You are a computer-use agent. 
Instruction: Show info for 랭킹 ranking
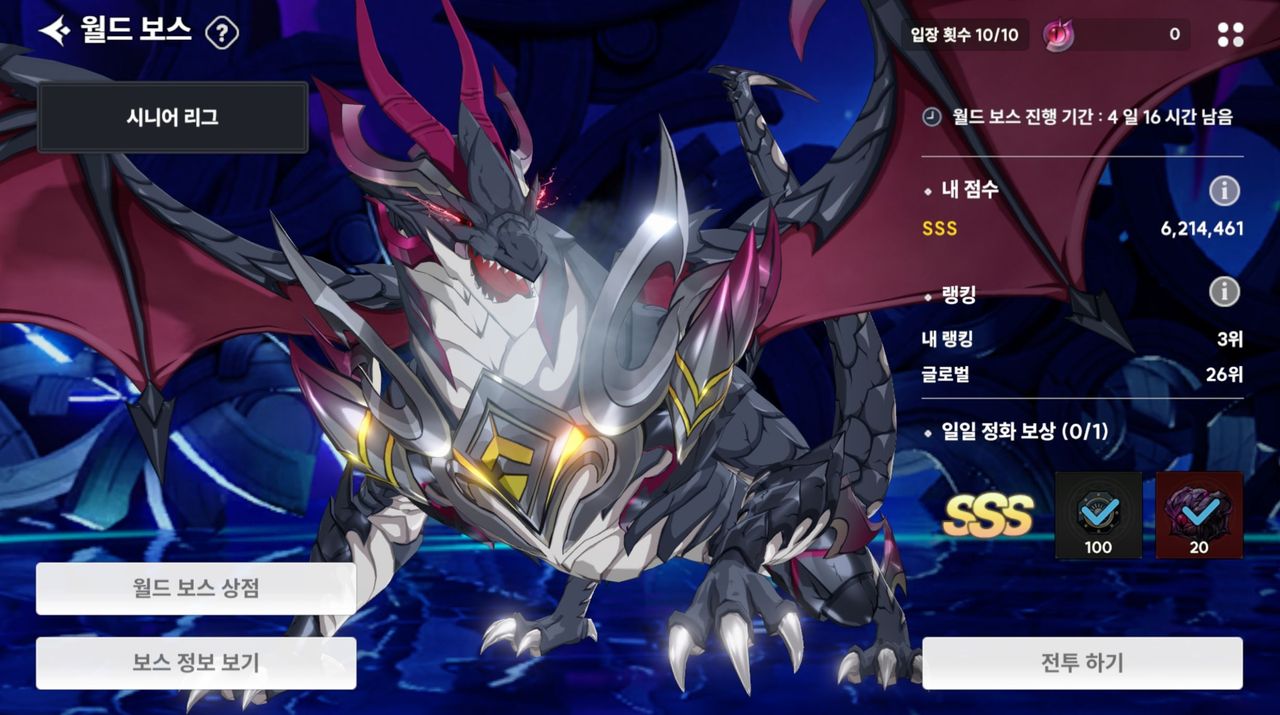pos(1224,291)
